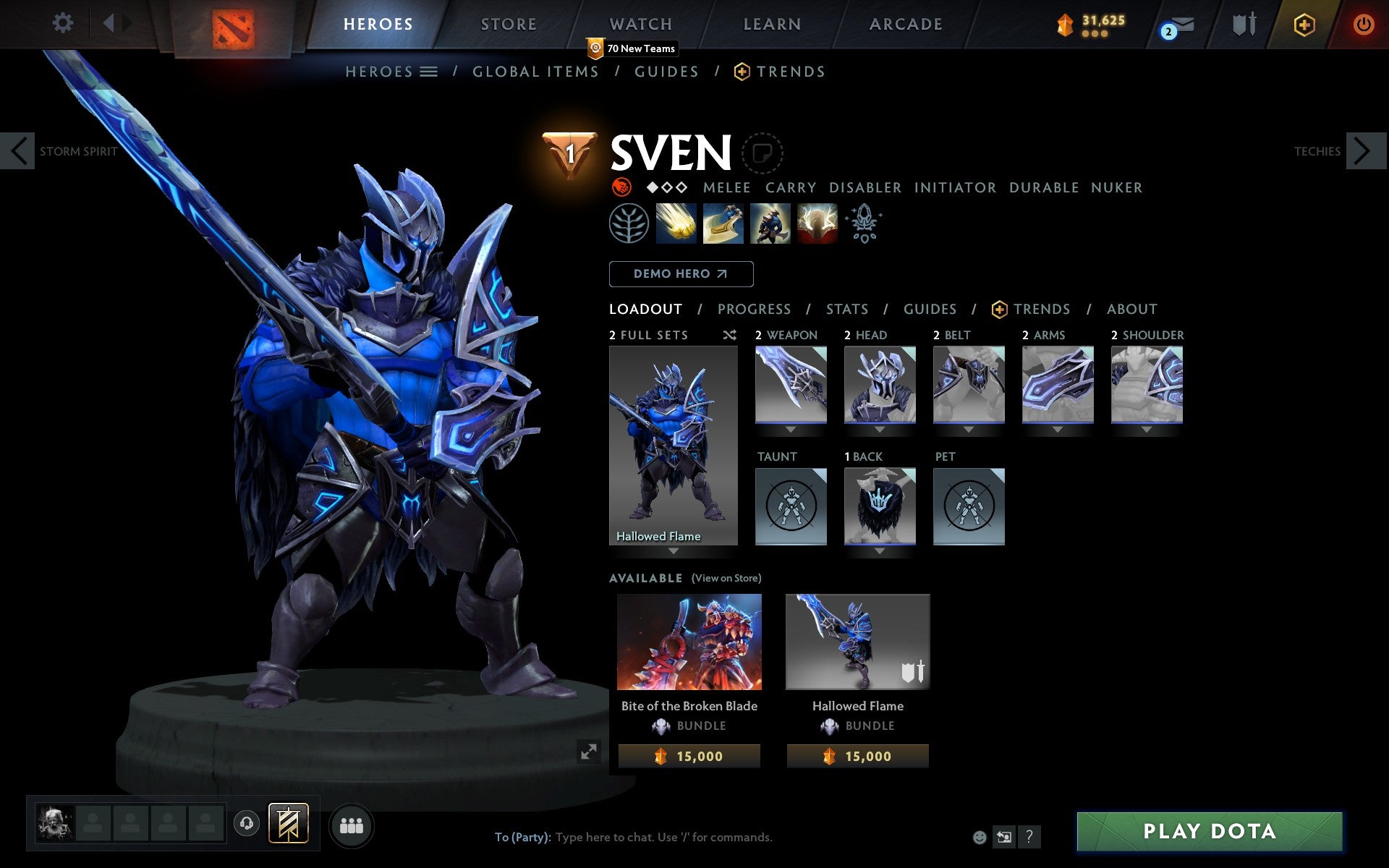Image resolution: width=1389 pixels, height=868 pixels.
Task: Expand the Heroes hamburger menu
Action: click(x=429, y=72)
